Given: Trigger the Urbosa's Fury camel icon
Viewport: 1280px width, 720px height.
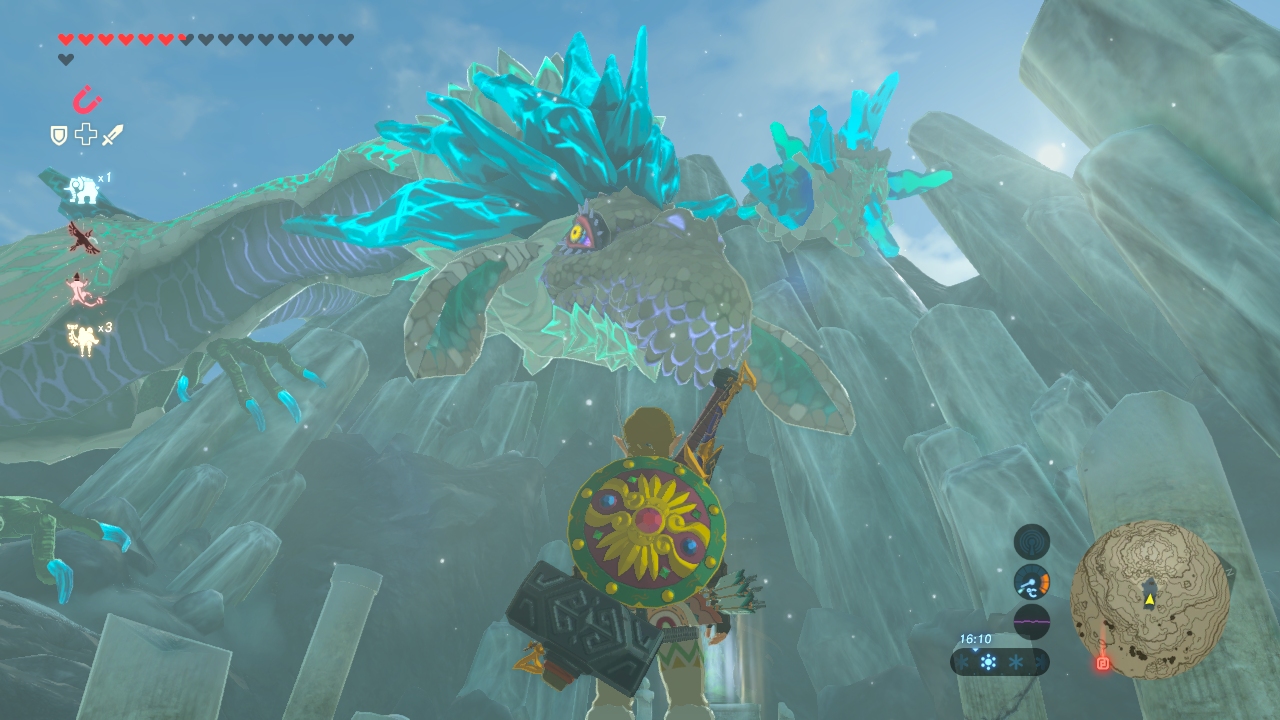Looking at the screenshot, I should [82, 338].
